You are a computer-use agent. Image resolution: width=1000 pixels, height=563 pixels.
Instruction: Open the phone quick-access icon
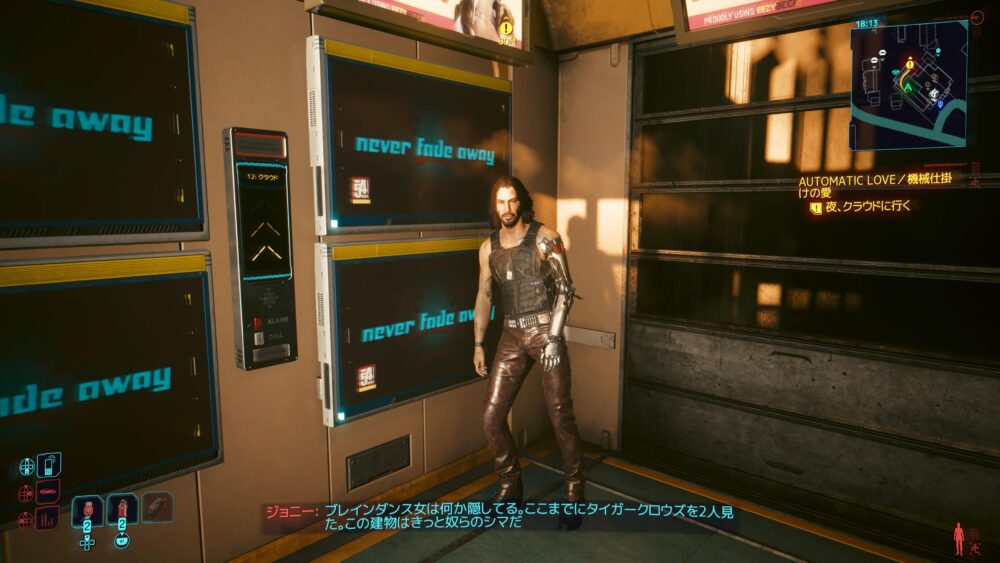[x=48, y=465]
